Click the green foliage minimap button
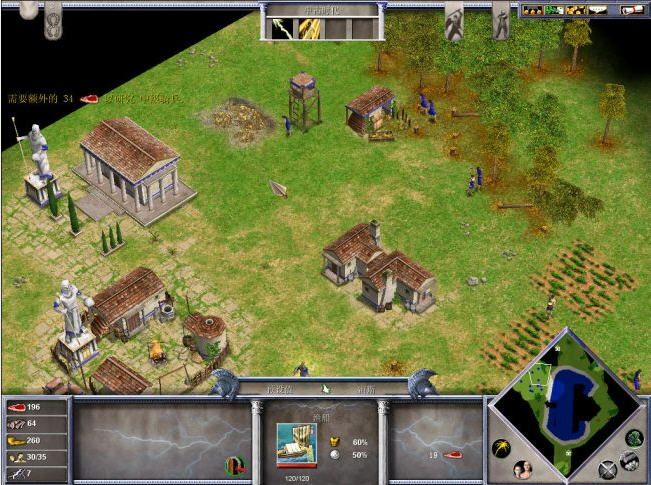 (634, 437)
